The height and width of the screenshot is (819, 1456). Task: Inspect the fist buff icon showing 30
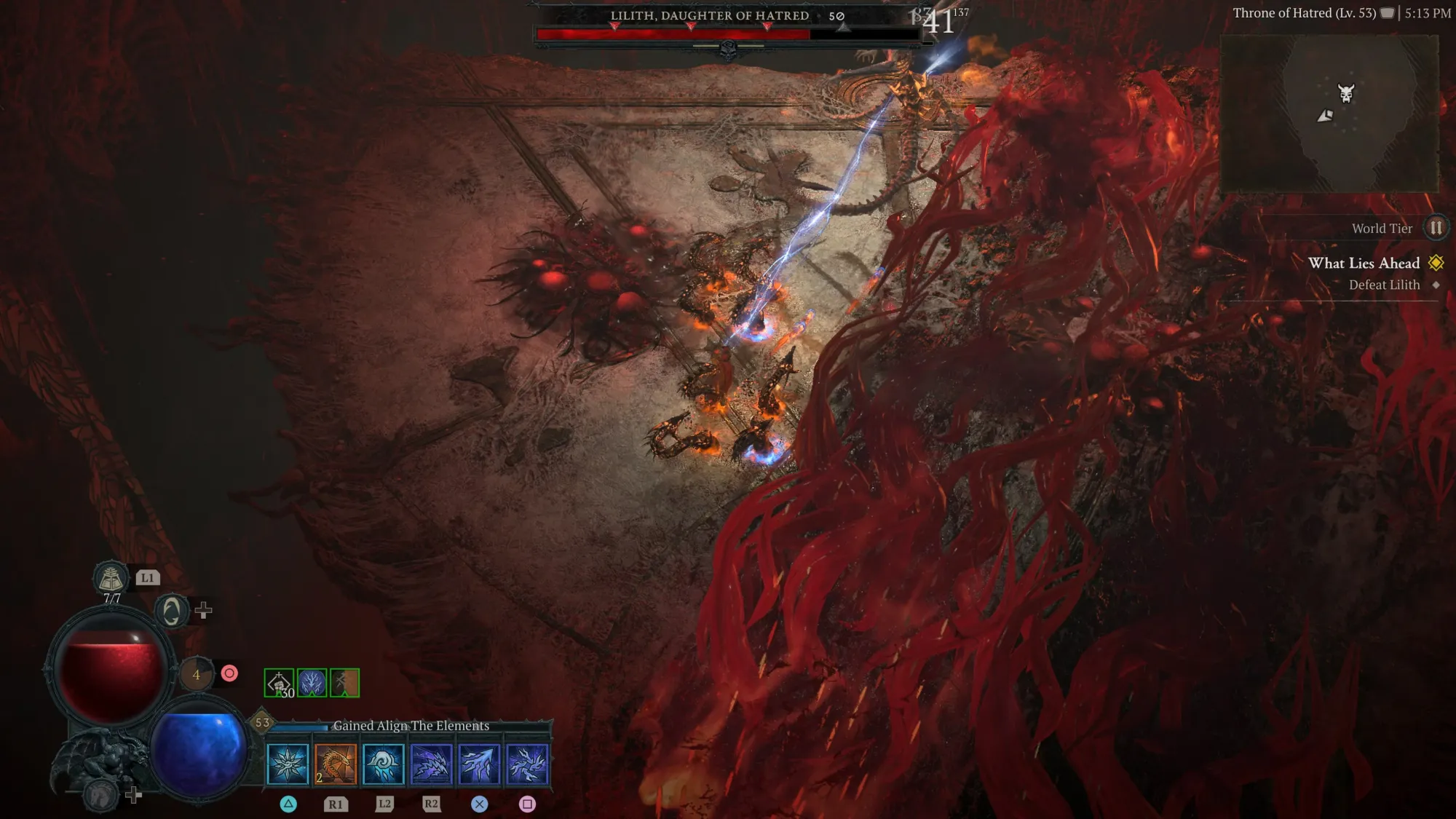pos(279,683)
